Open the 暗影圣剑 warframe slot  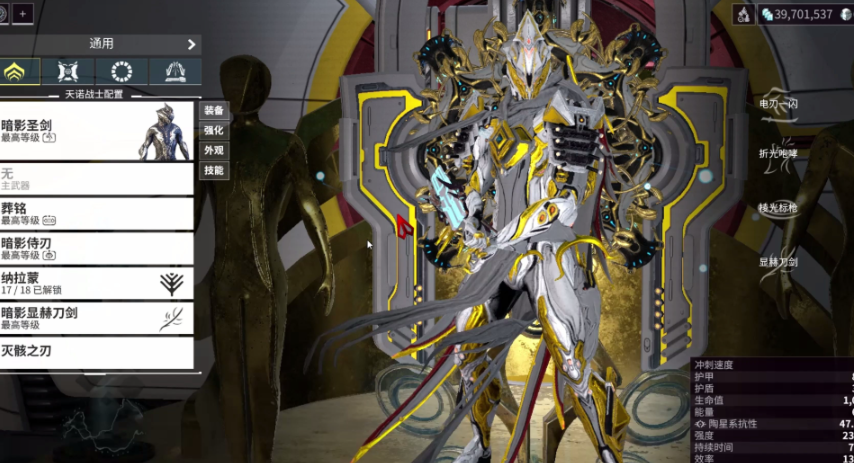[97, 131]
